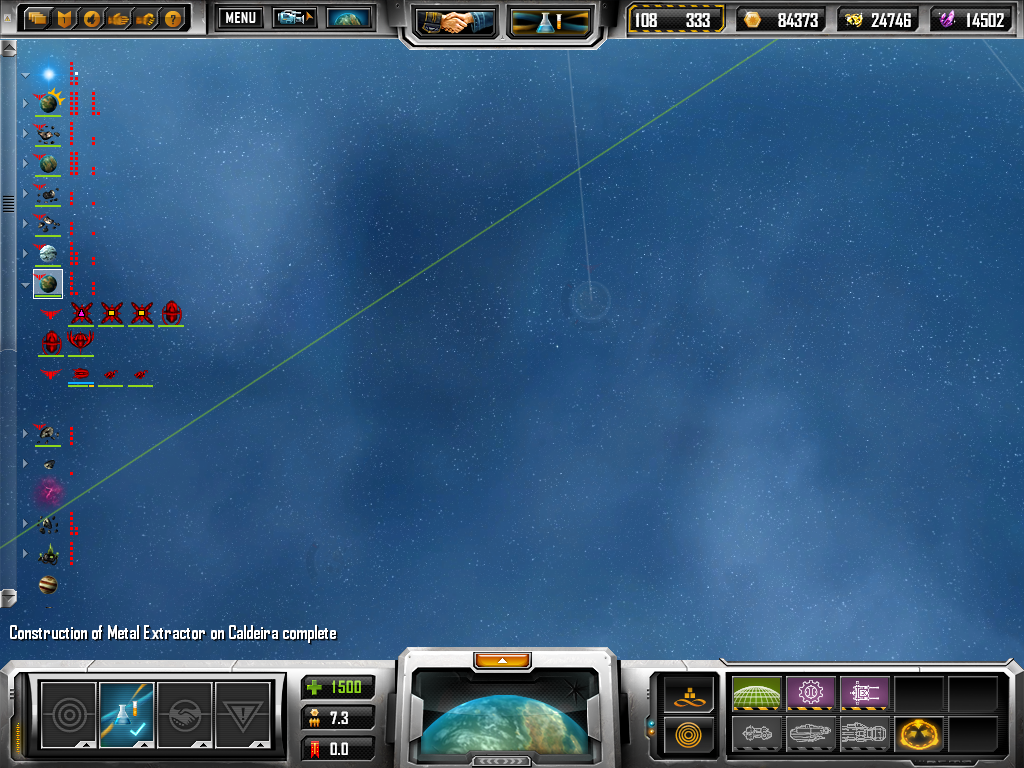1024x768 pixels.
Task: Click the question mark help icon
Action: click(x=173, y=18)
